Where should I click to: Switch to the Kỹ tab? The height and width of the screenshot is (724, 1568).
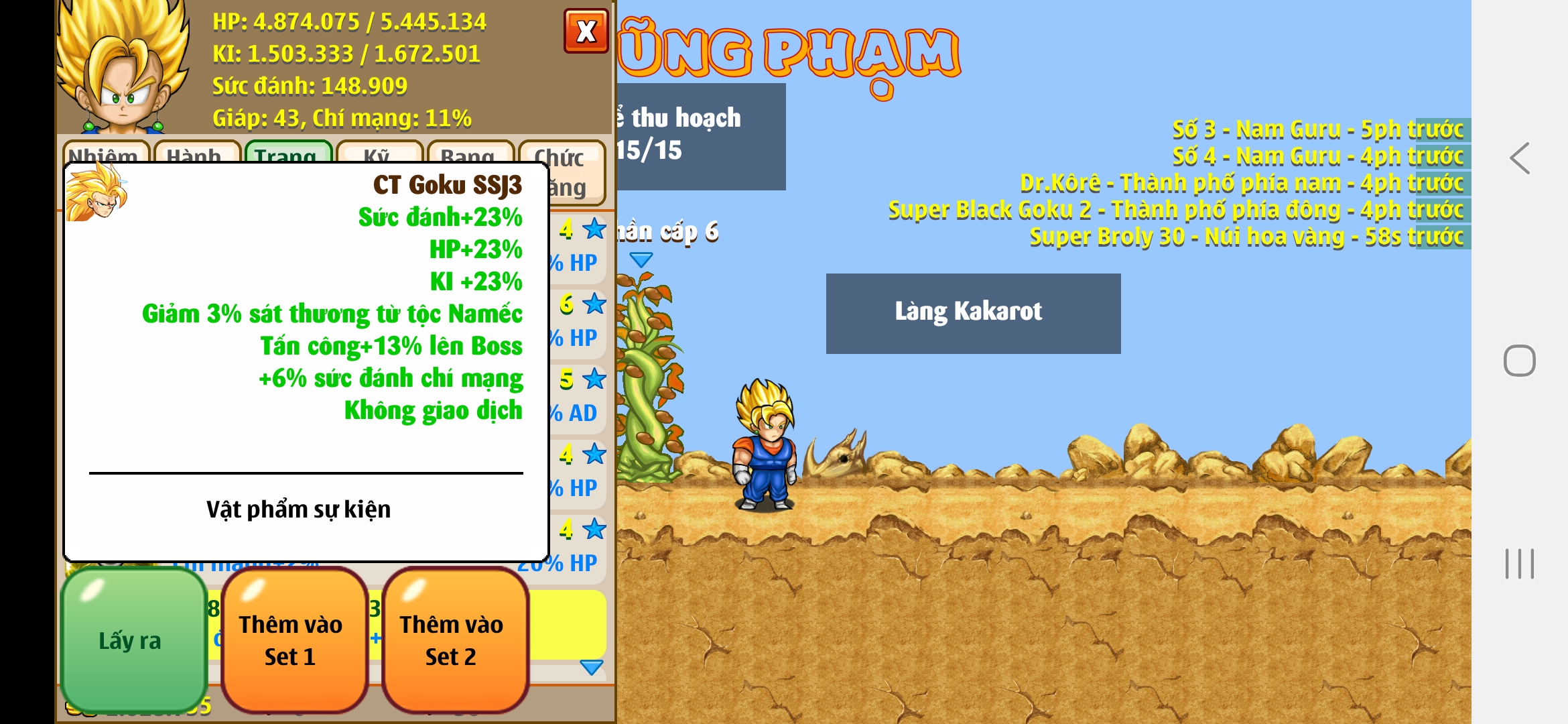379,154
